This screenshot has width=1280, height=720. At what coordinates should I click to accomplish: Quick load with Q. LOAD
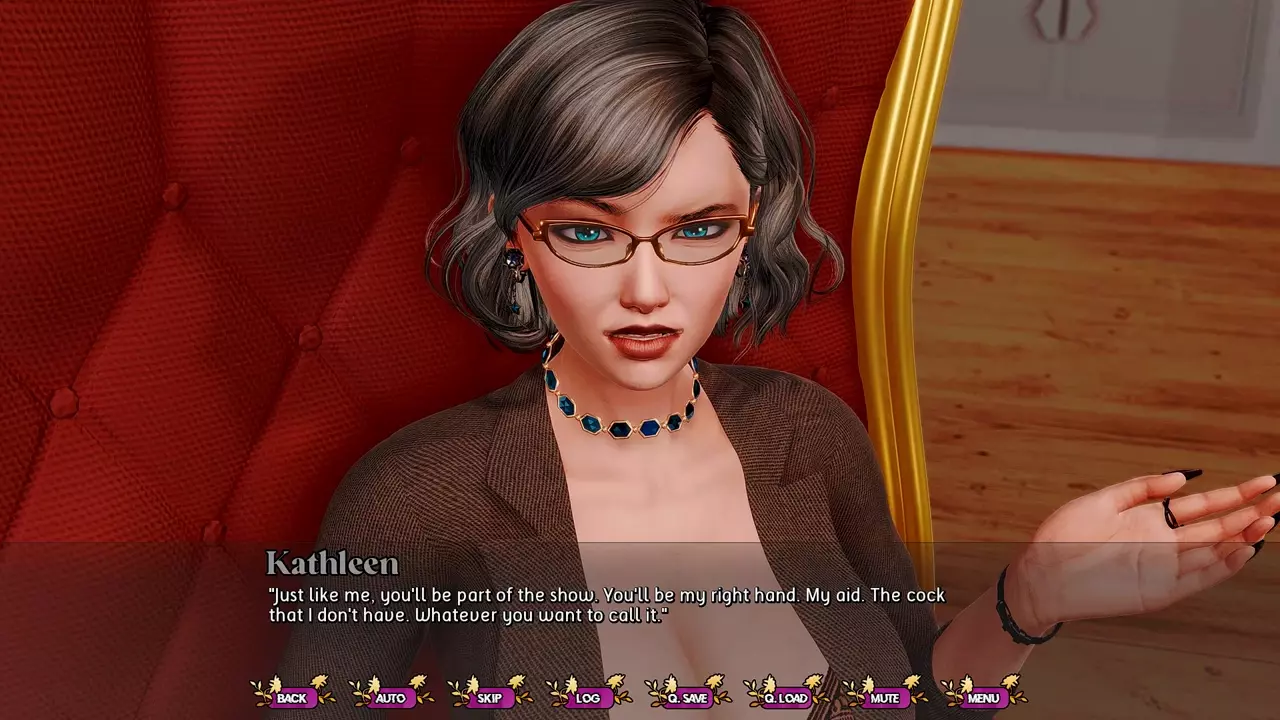[x=786, y=697]
